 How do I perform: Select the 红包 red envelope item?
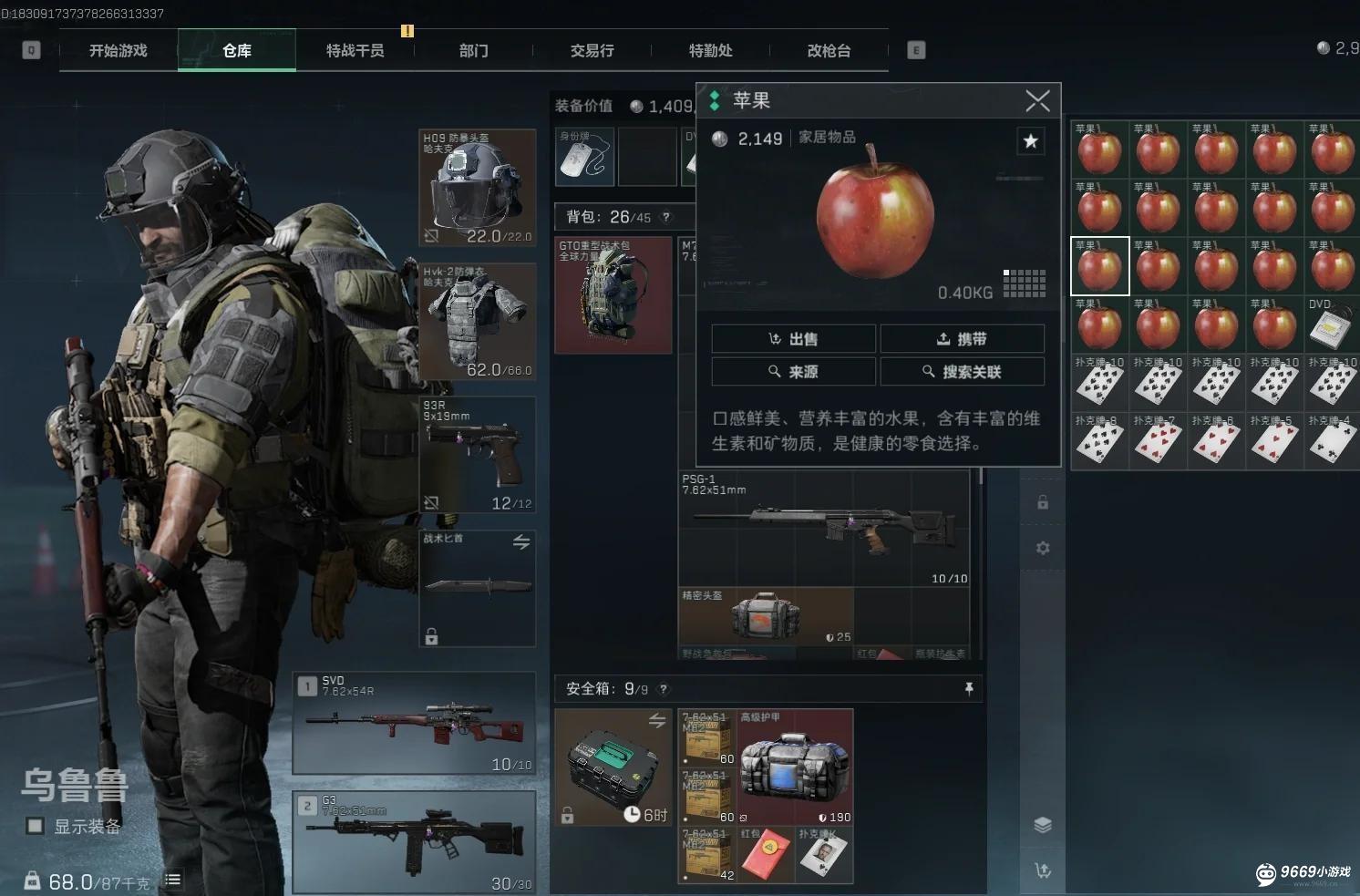pos(766,856)
